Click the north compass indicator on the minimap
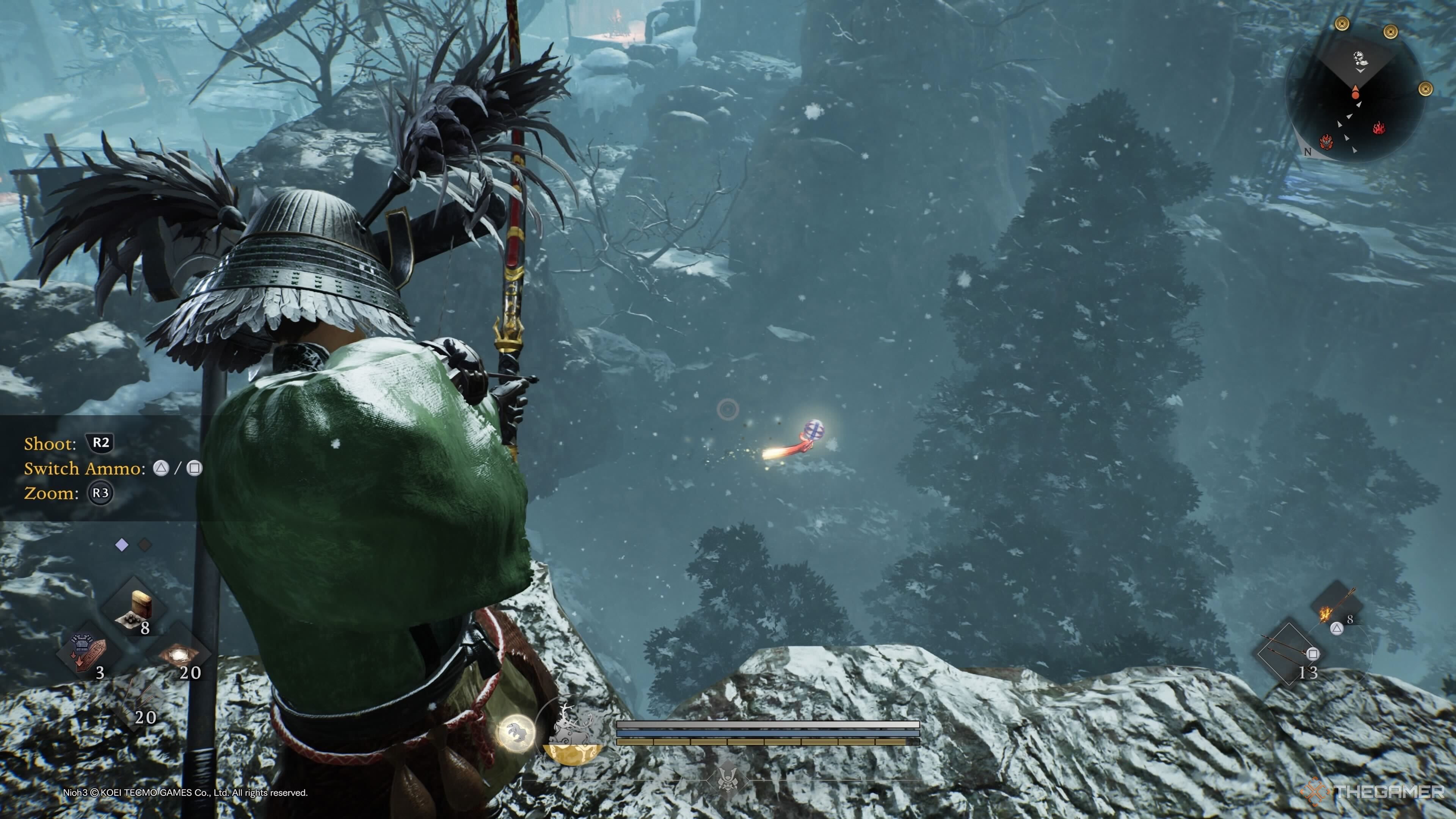This screenshot has width=1456, height=819. [1307, 152]
